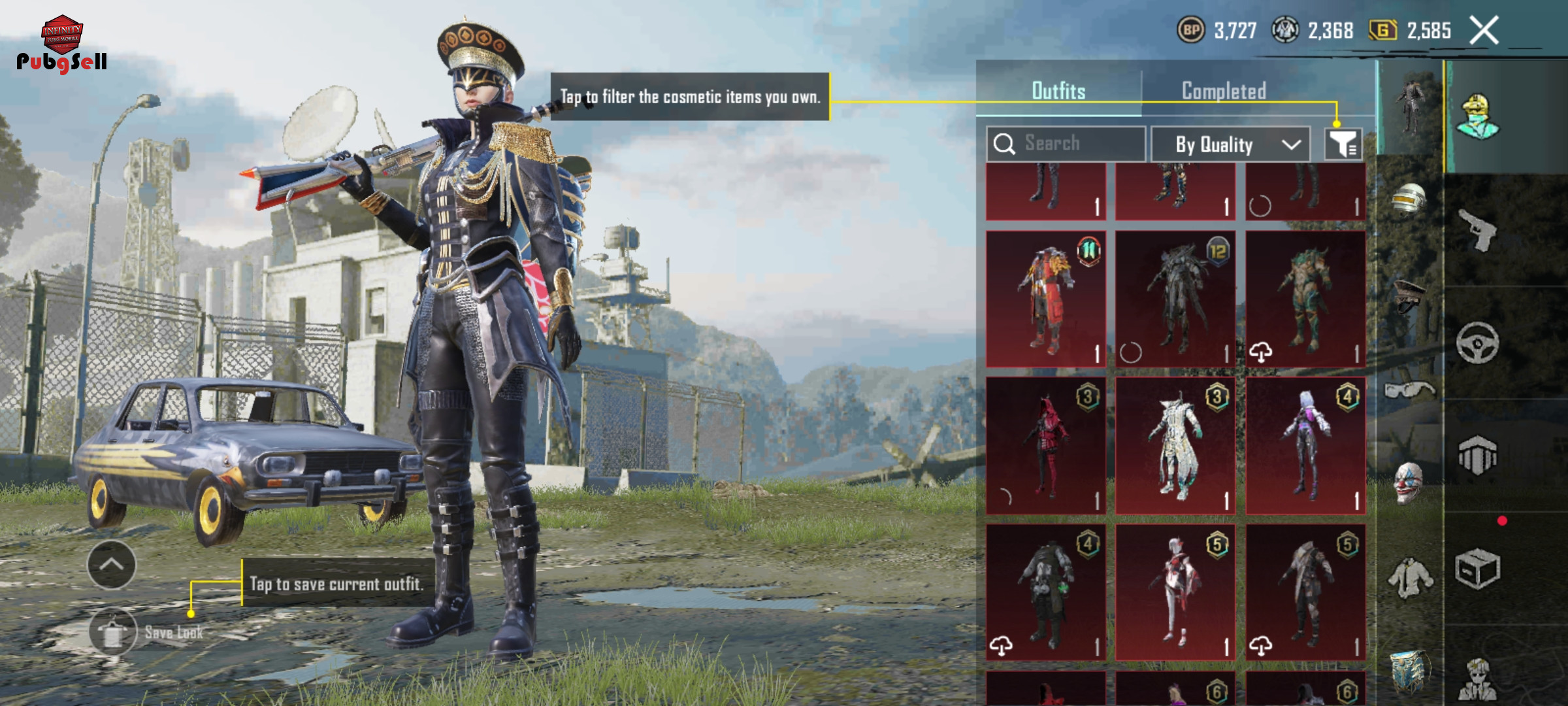This screenshot has width=1568, height=706.
Task: Open the By Quality sort dropdown
Action: coord(1230,144)
